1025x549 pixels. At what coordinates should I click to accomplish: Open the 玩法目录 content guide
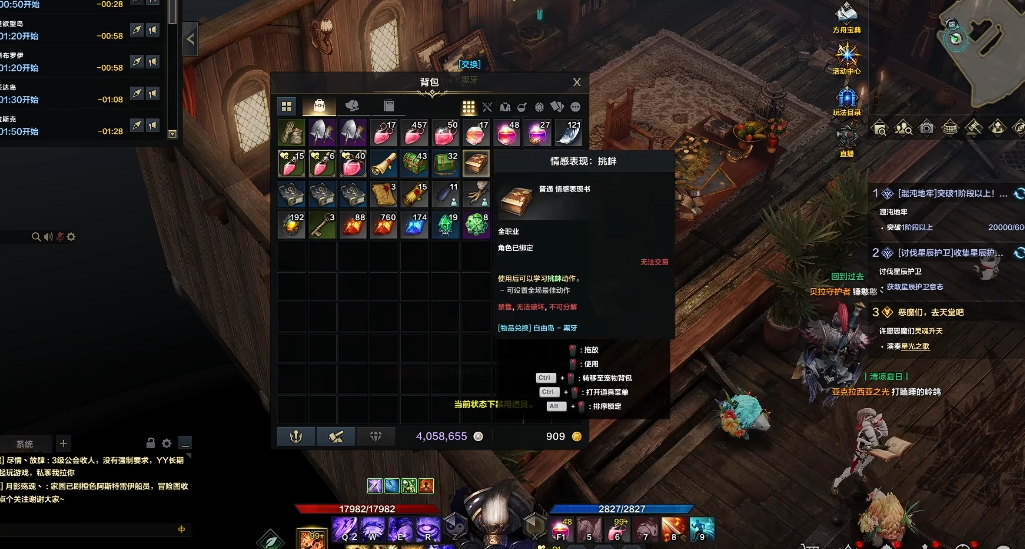pyautogui.click(x=847, y=99)
